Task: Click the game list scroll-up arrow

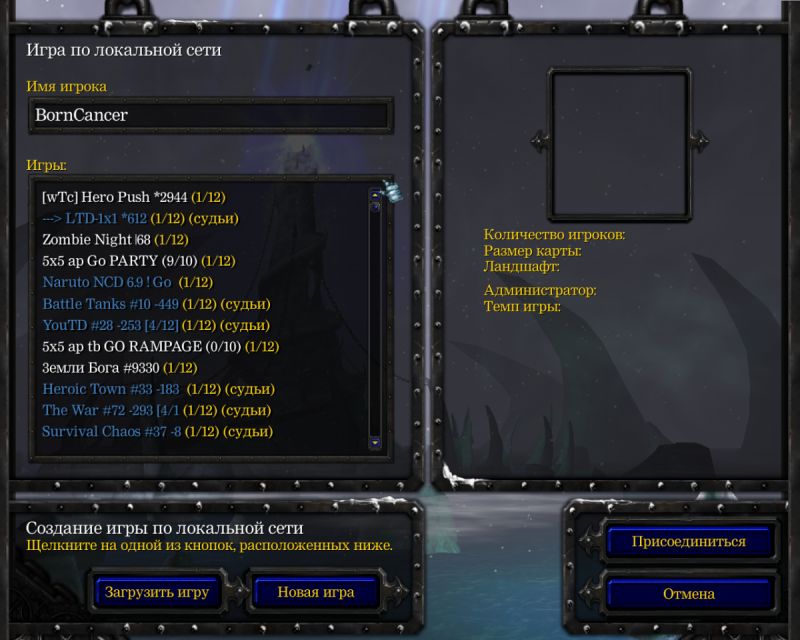Action: click(x=375, y=193)
